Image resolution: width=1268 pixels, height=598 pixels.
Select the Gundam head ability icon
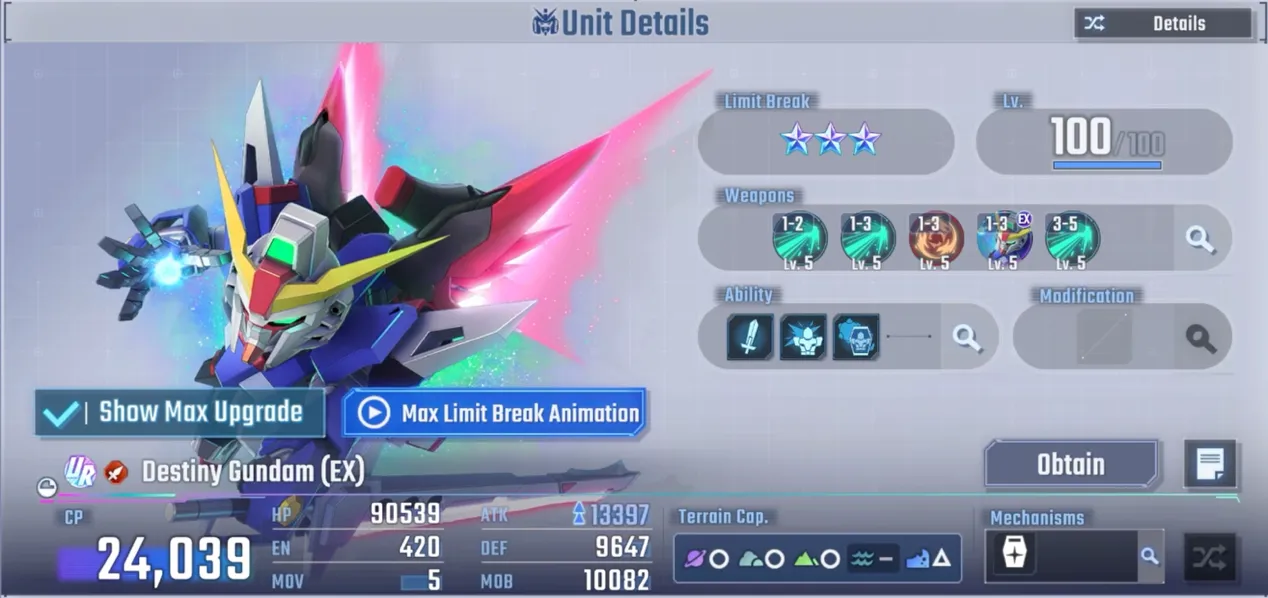pos(856,338)
